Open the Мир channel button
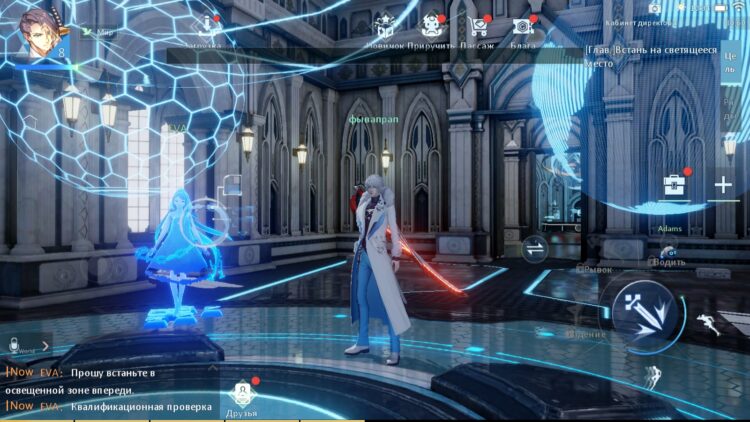Image resolution: width=750 pixels, height=422 pixels. point(98,31)
